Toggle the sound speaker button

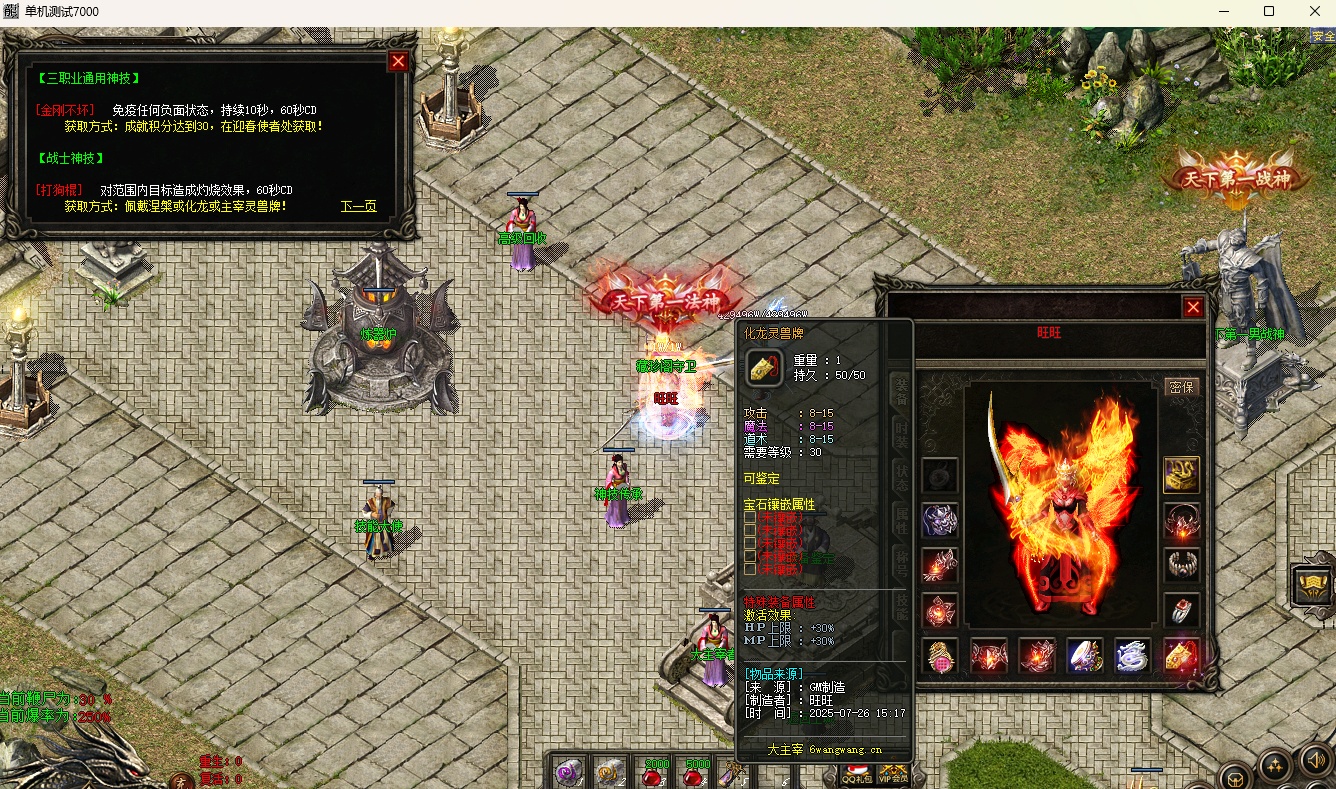tap(1314, 762)
